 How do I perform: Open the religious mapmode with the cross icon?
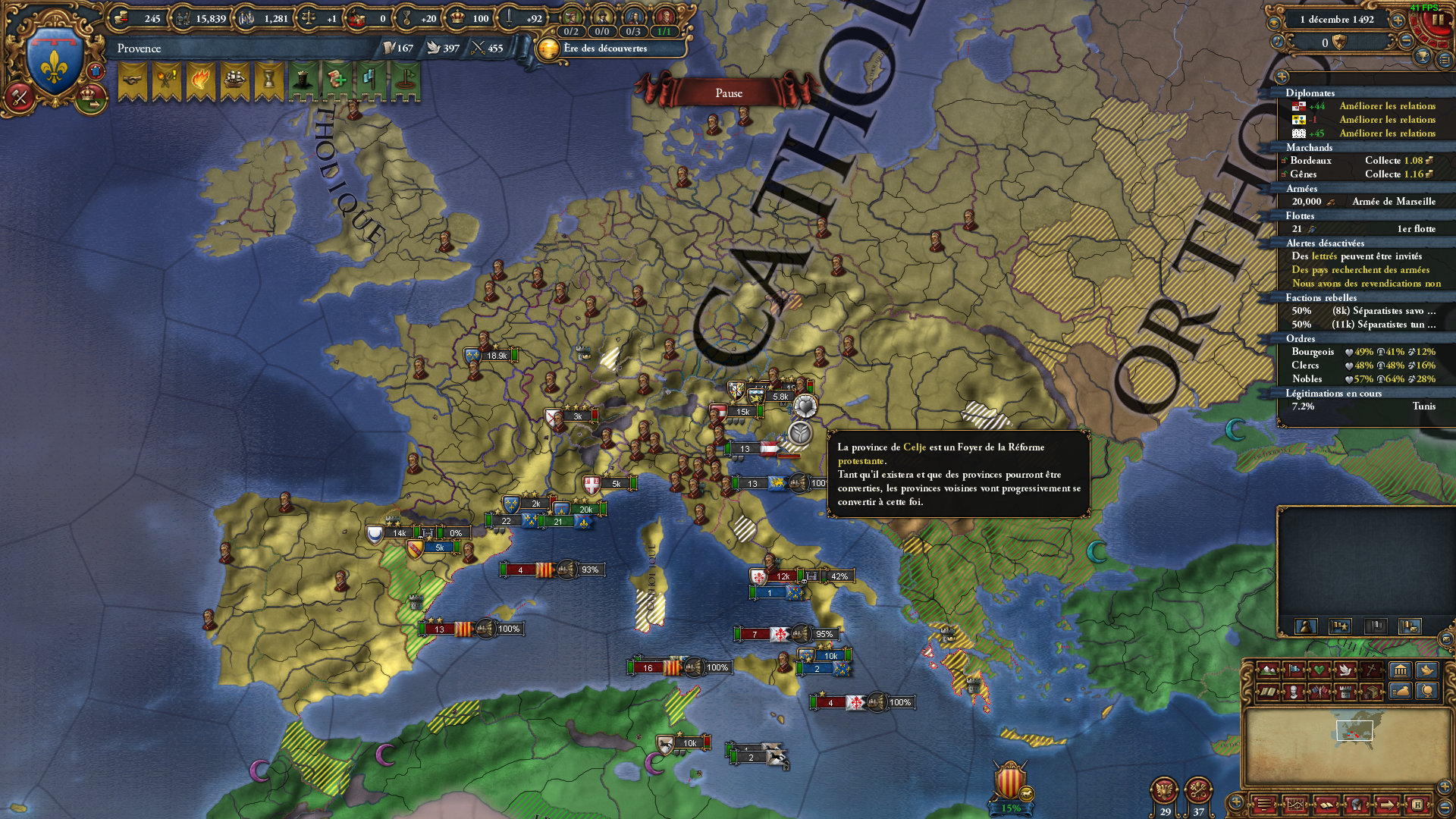point(1370,670)
